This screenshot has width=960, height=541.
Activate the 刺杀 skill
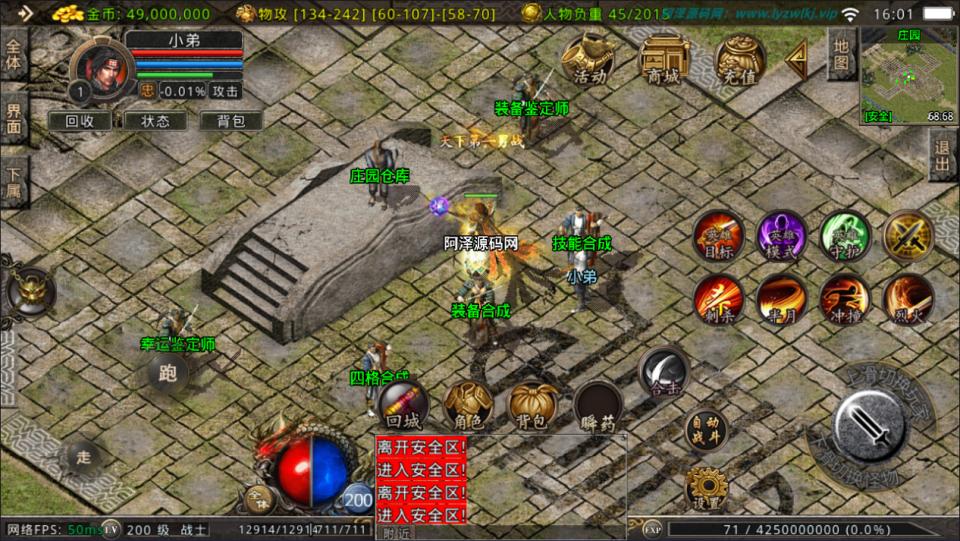click(x=718, y=299)
